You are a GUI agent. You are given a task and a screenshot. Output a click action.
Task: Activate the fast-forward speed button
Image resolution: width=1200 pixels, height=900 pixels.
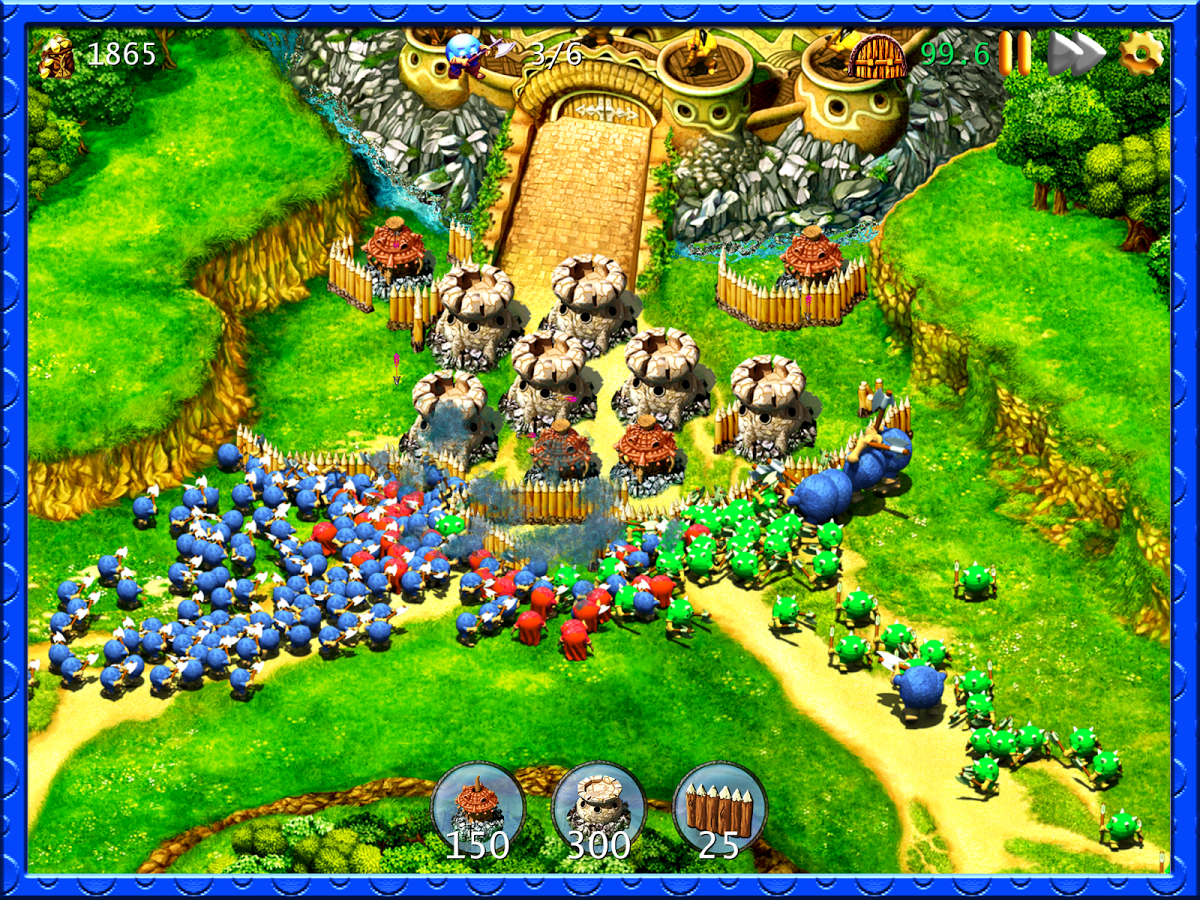pyautogui.click(x=1075, y=52)
